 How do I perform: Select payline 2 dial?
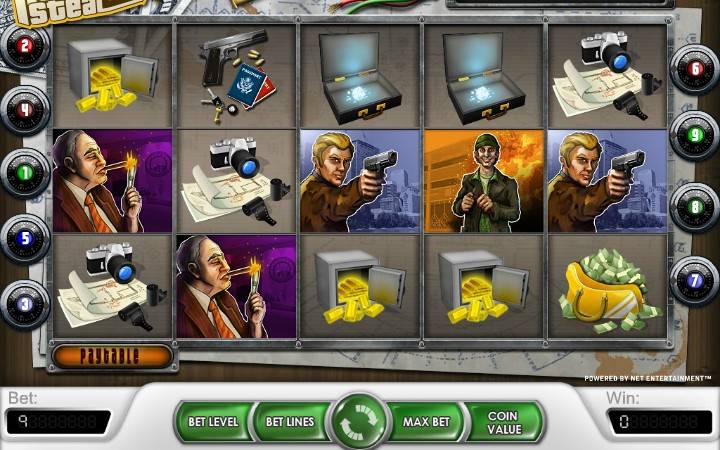tap(25, 46)
